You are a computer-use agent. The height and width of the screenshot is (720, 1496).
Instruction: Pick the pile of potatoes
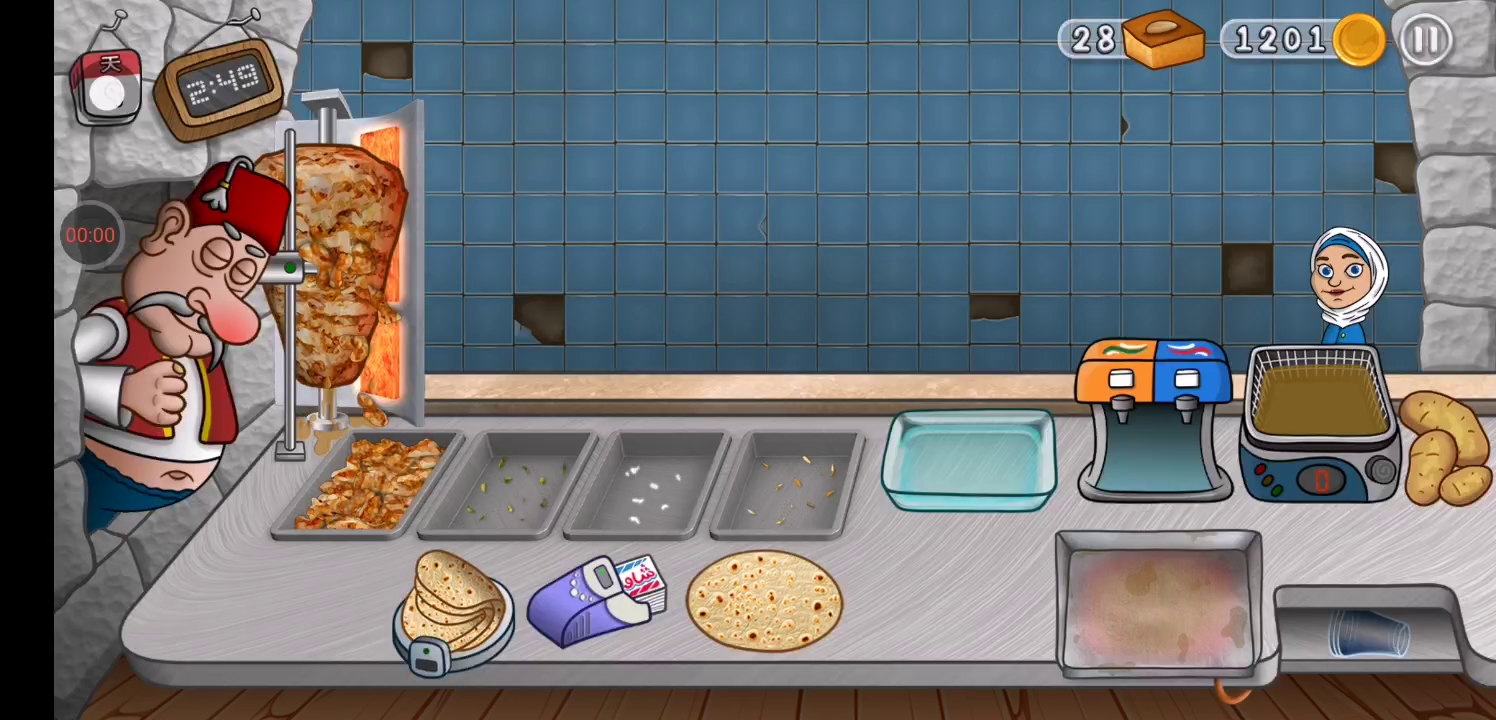click(x=1445, y=447)
